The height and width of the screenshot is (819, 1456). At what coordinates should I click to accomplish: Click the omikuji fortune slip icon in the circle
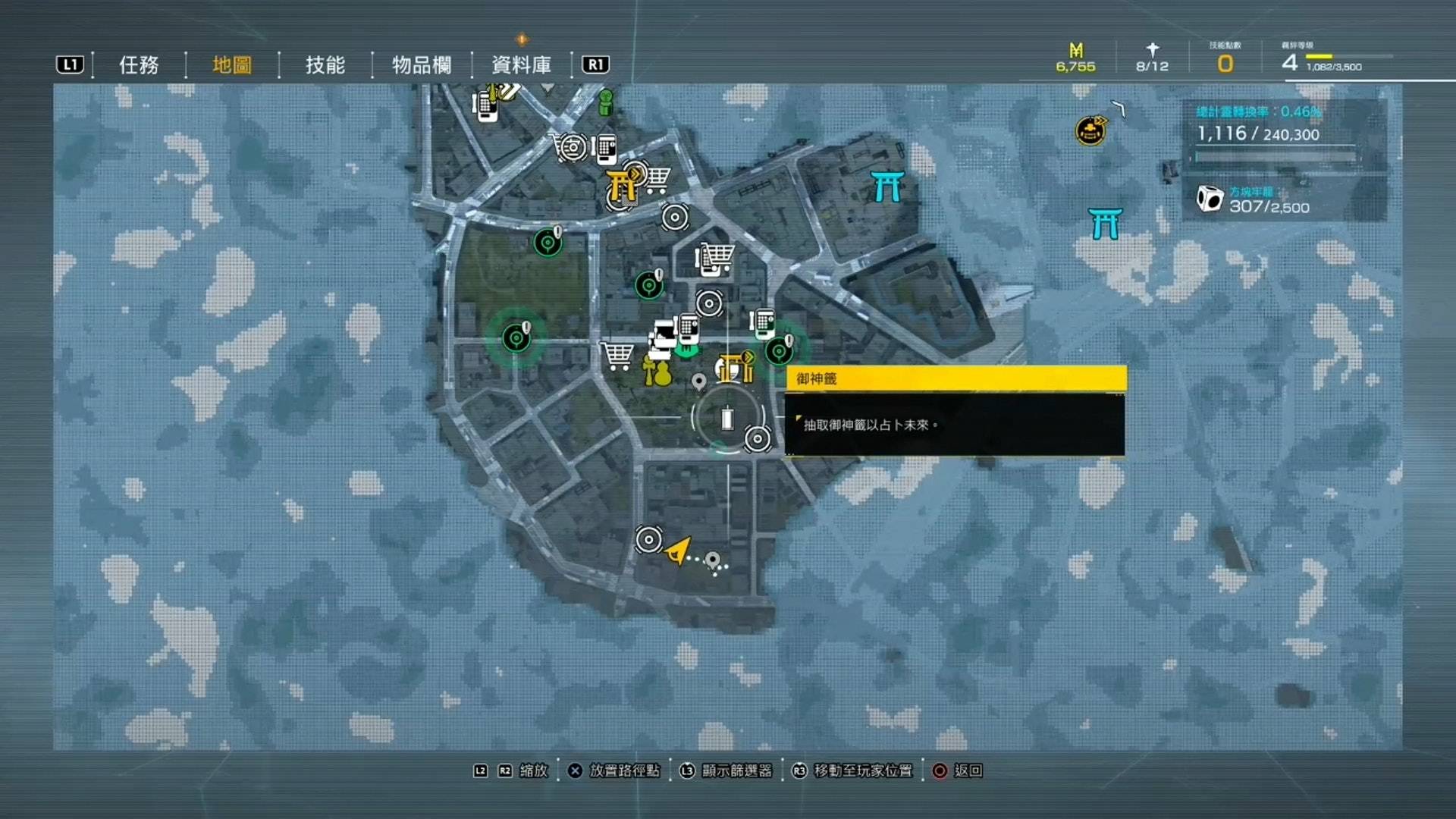pos(728,419)
